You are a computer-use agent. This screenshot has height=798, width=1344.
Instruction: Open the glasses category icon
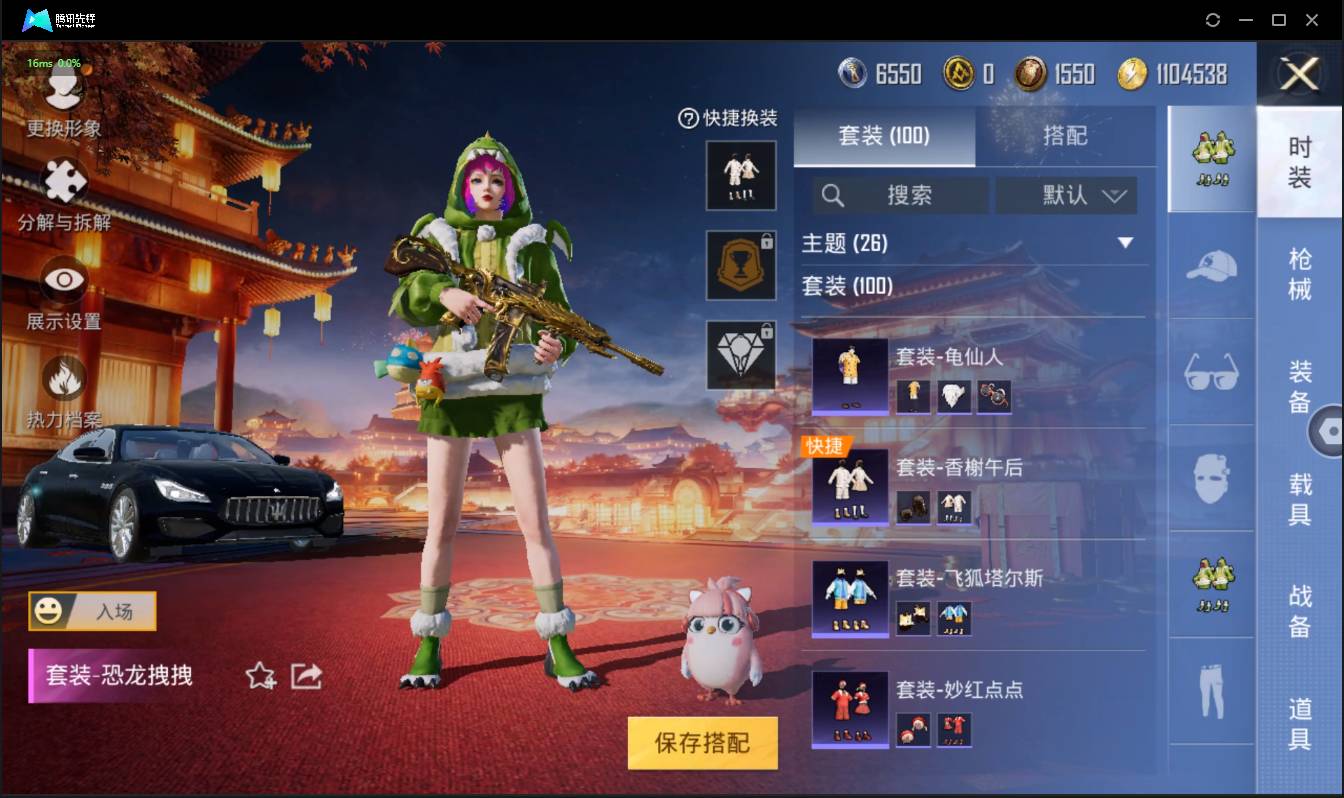tap(1210, 373)
